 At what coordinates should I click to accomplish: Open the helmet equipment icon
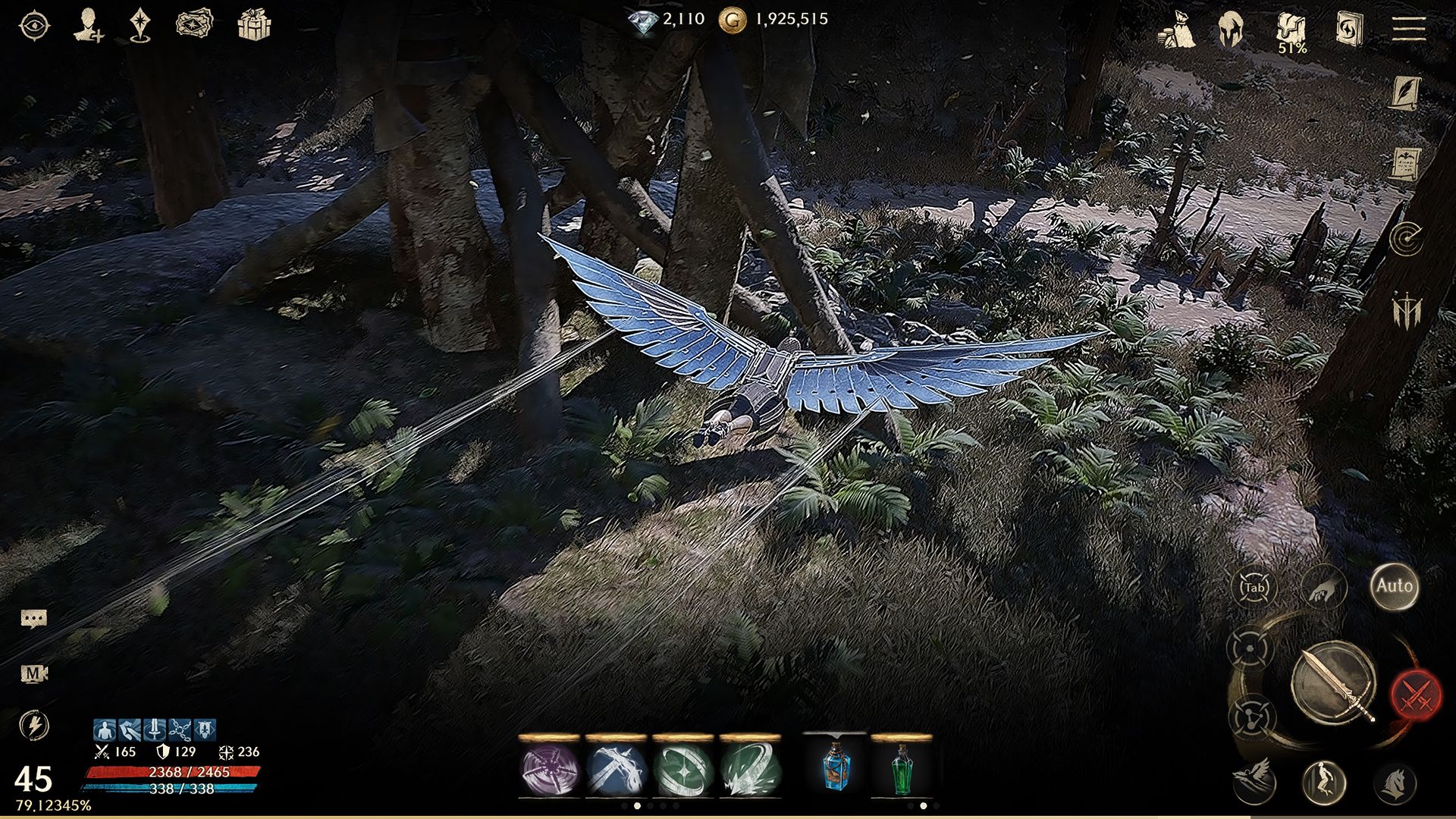click(x=1230, y=28)
